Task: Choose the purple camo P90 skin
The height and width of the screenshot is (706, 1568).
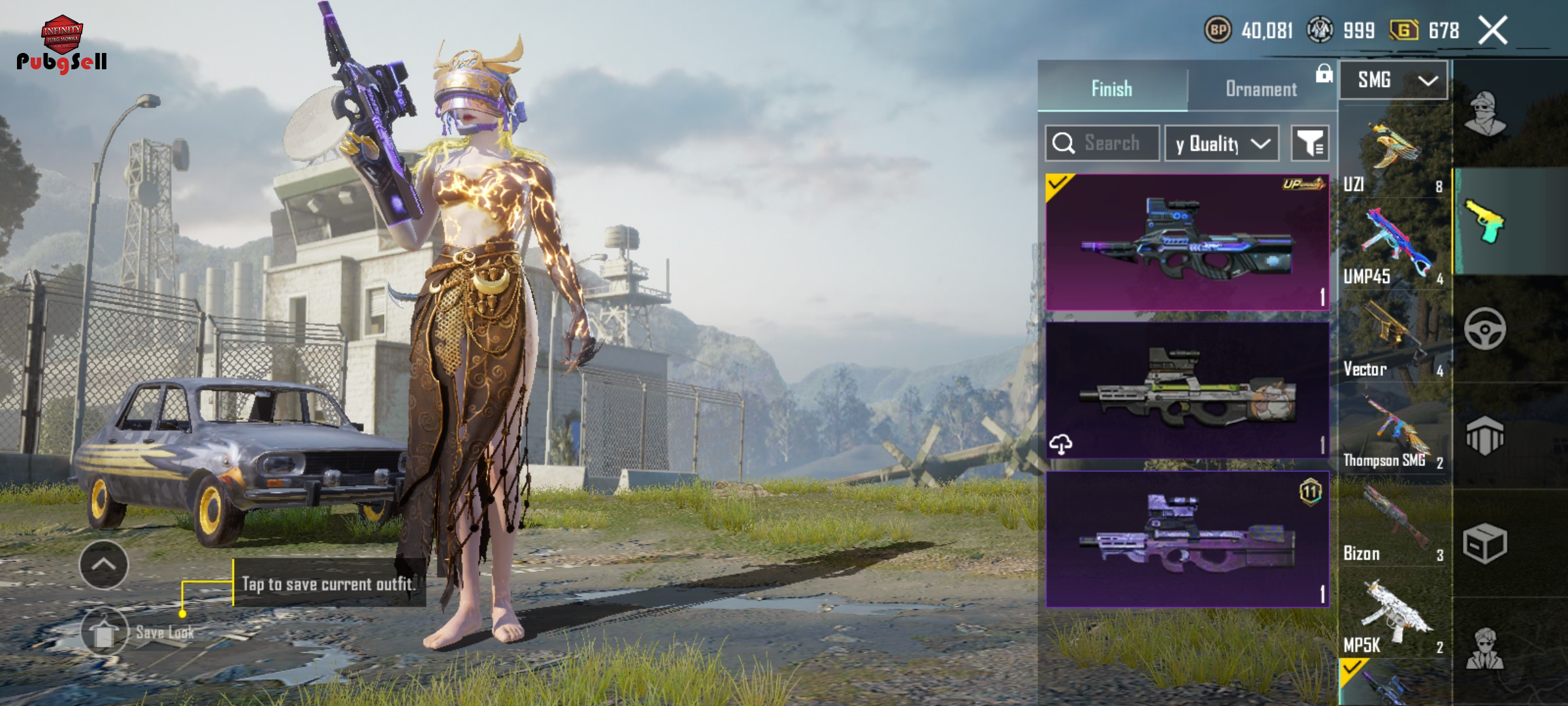Action: click(1187, 540)
